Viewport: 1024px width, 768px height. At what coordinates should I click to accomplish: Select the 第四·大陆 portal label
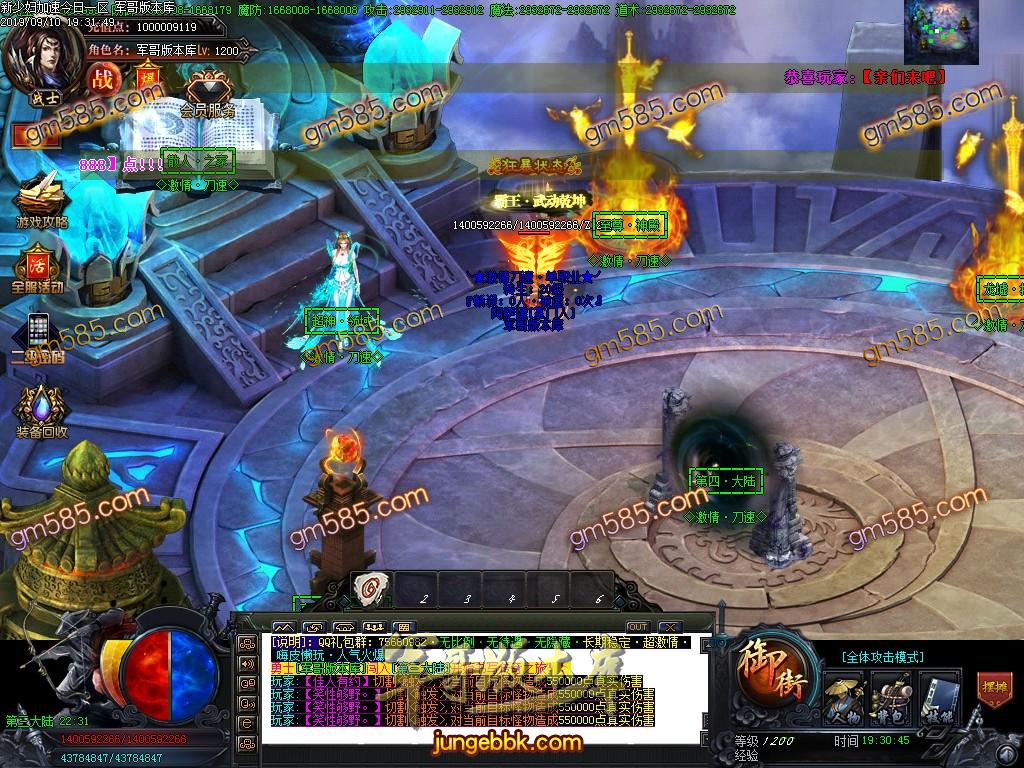725,481
